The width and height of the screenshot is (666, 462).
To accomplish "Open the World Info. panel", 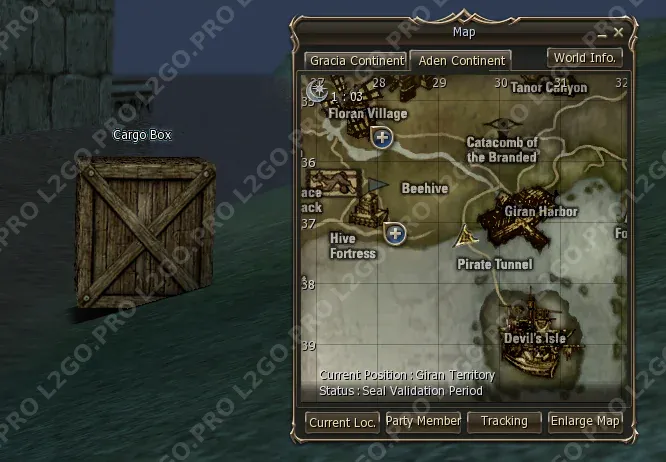I will [x=585, y=58].
